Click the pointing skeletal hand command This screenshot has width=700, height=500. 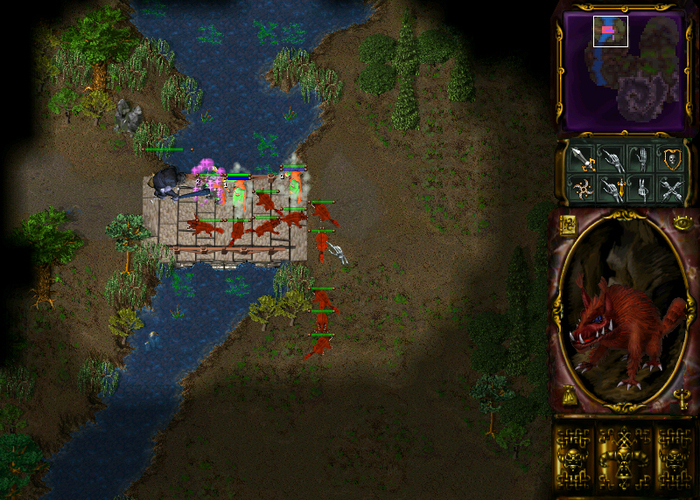[x=611, y=158]
